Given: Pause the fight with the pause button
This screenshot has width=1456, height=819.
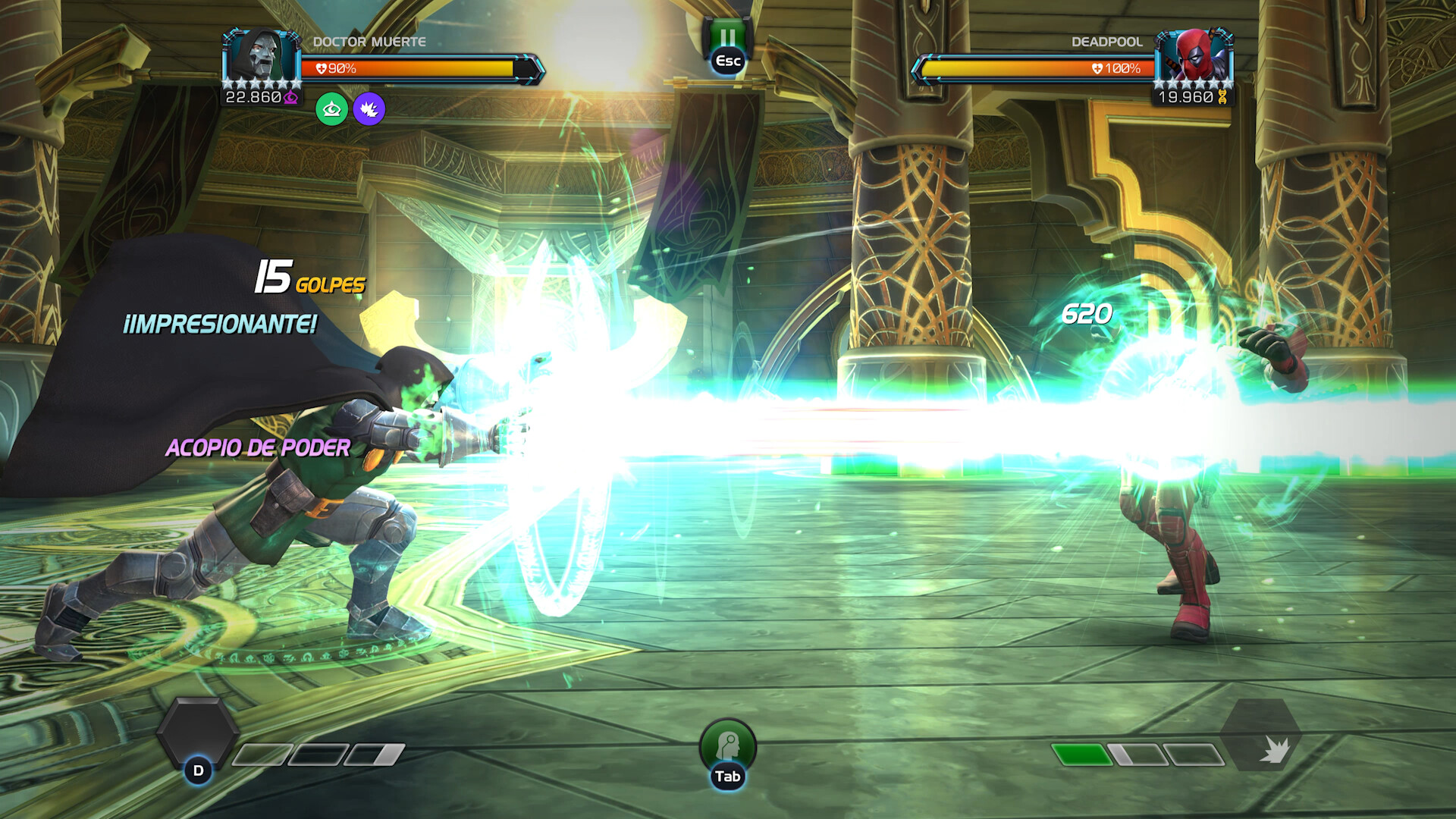Looking at the screenshot, I should 727,39.
